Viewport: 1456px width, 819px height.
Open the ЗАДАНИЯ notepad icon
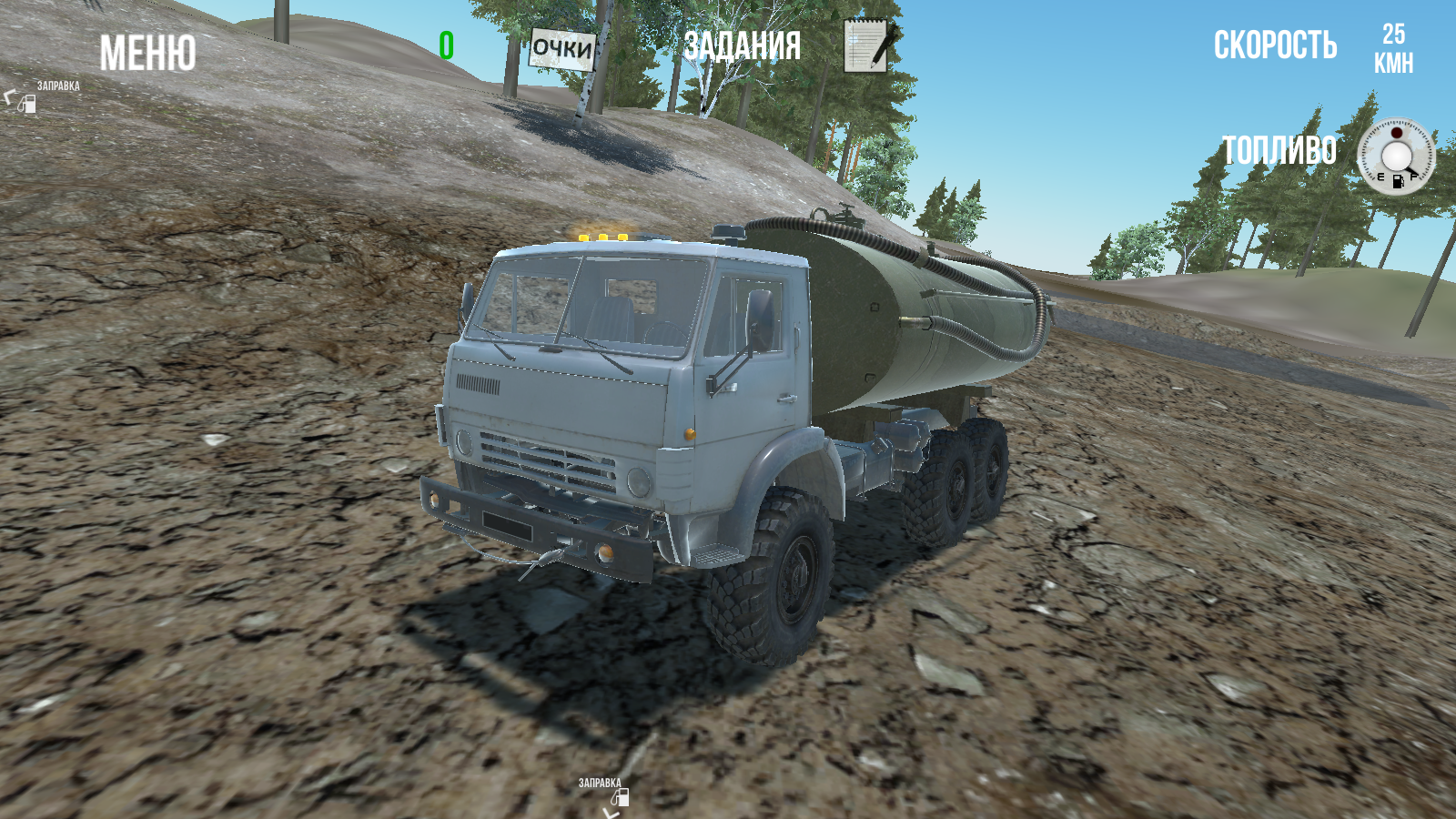(x=867, y=45)
